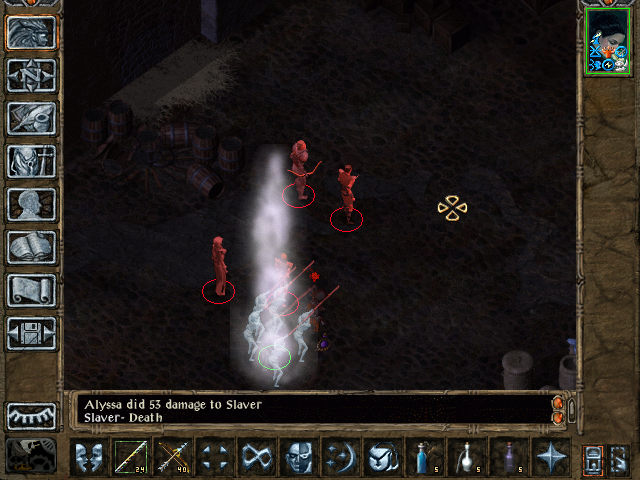Open the options via floppy disk icon
The height and width of the screenshot is (480, 640).
[31, 333]
